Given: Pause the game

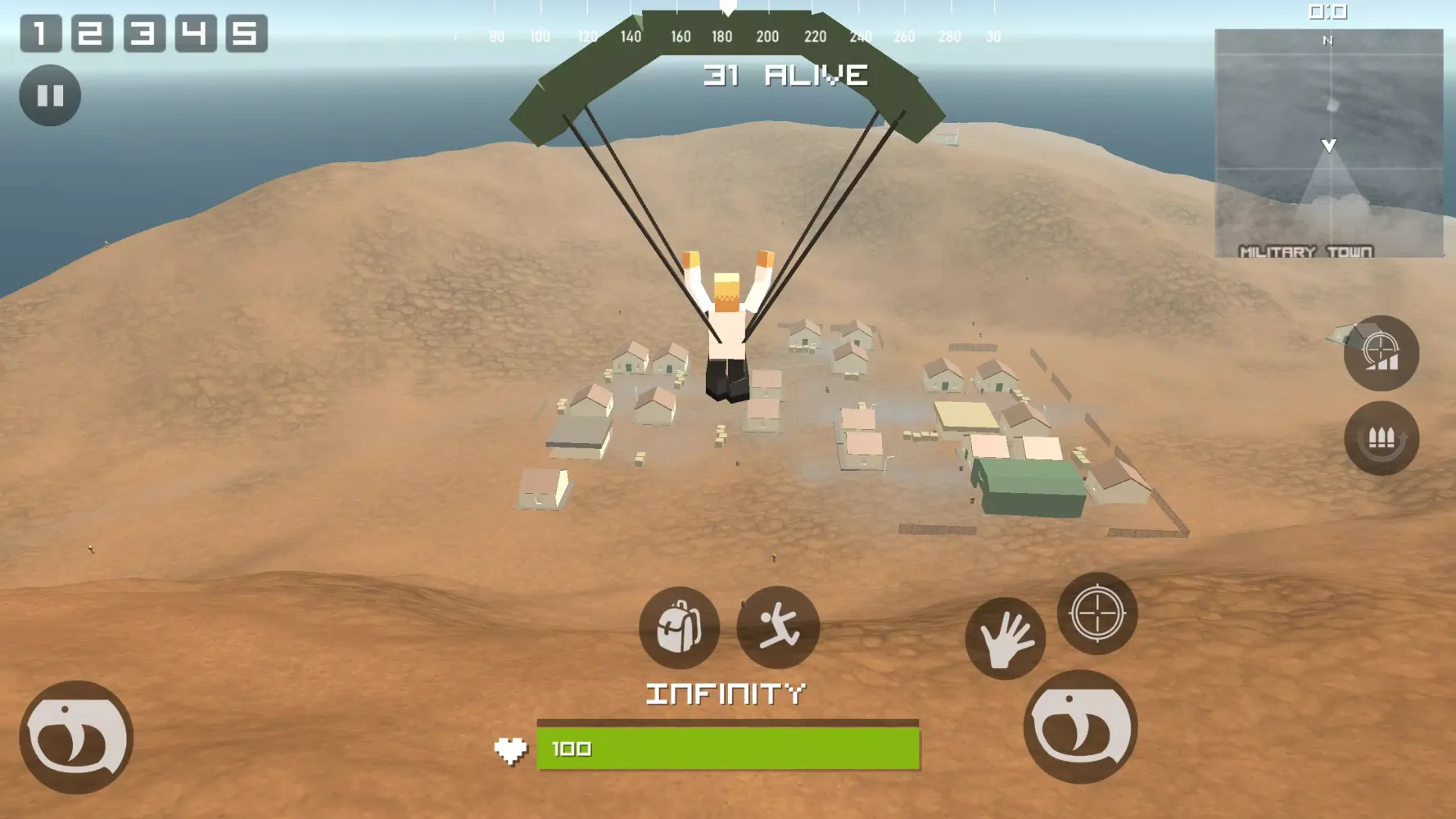Looking at the screenshot, I should coord(51,97).
